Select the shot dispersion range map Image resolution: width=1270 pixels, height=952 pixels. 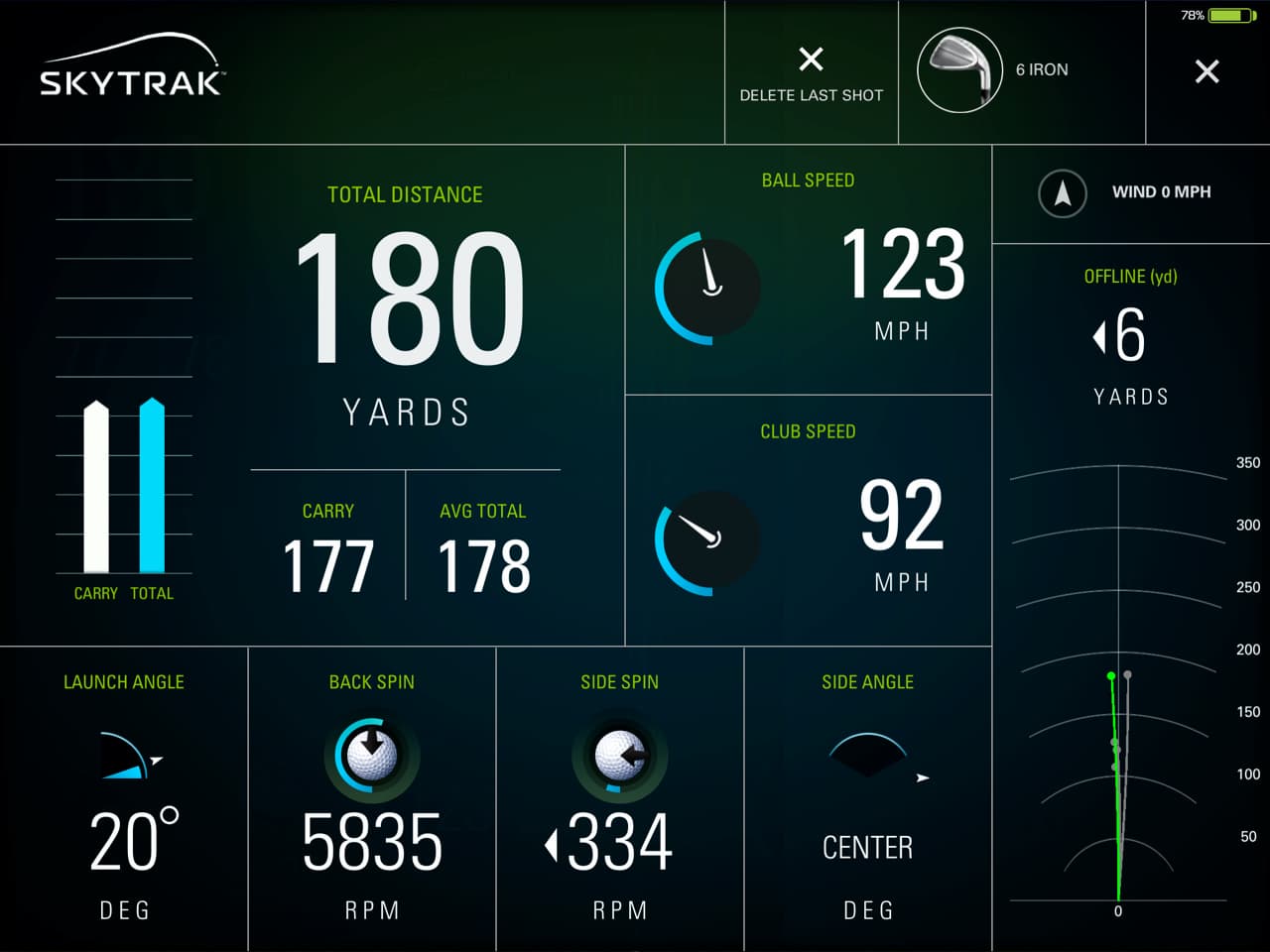[1118, 684]
